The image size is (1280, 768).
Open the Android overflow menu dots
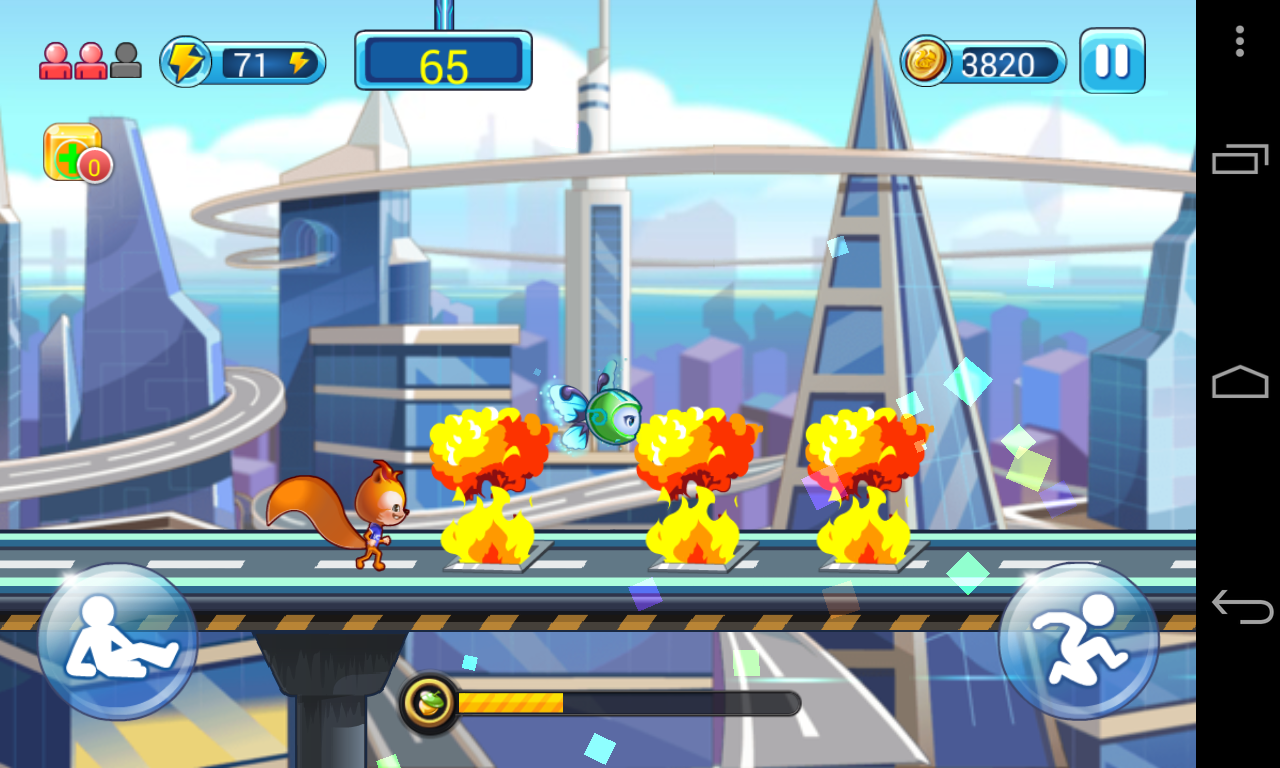[1239, 41]
